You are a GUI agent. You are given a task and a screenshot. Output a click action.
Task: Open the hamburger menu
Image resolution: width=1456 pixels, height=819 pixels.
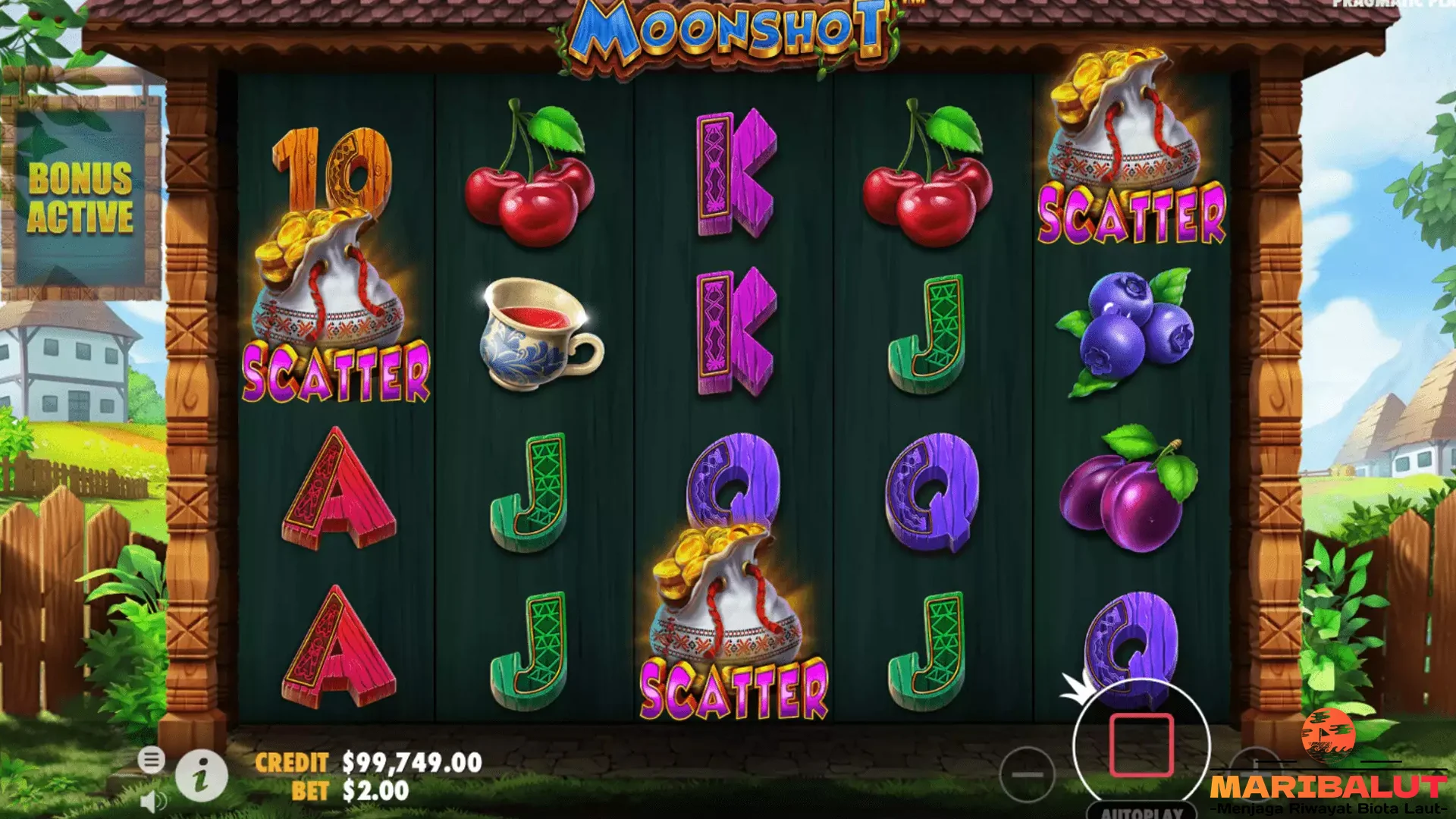[152, 759]
